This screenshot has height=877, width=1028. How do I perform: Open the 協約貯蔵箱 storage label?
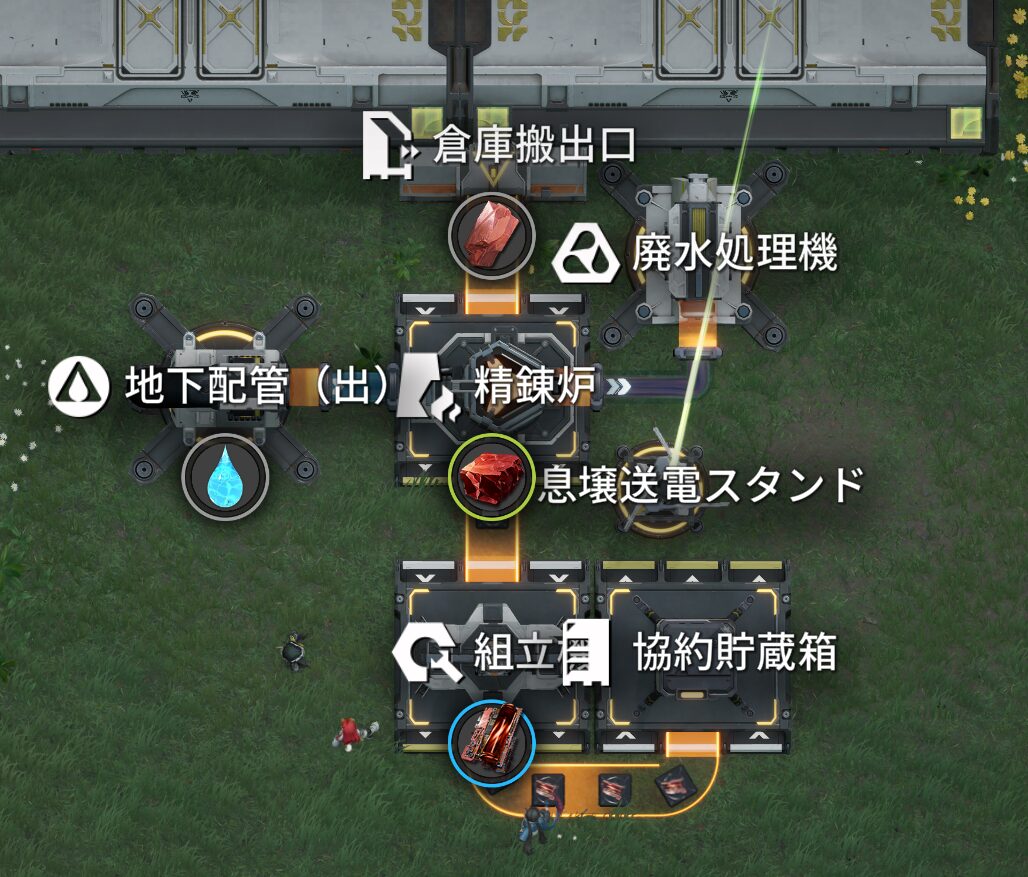[x=734, y=654]
